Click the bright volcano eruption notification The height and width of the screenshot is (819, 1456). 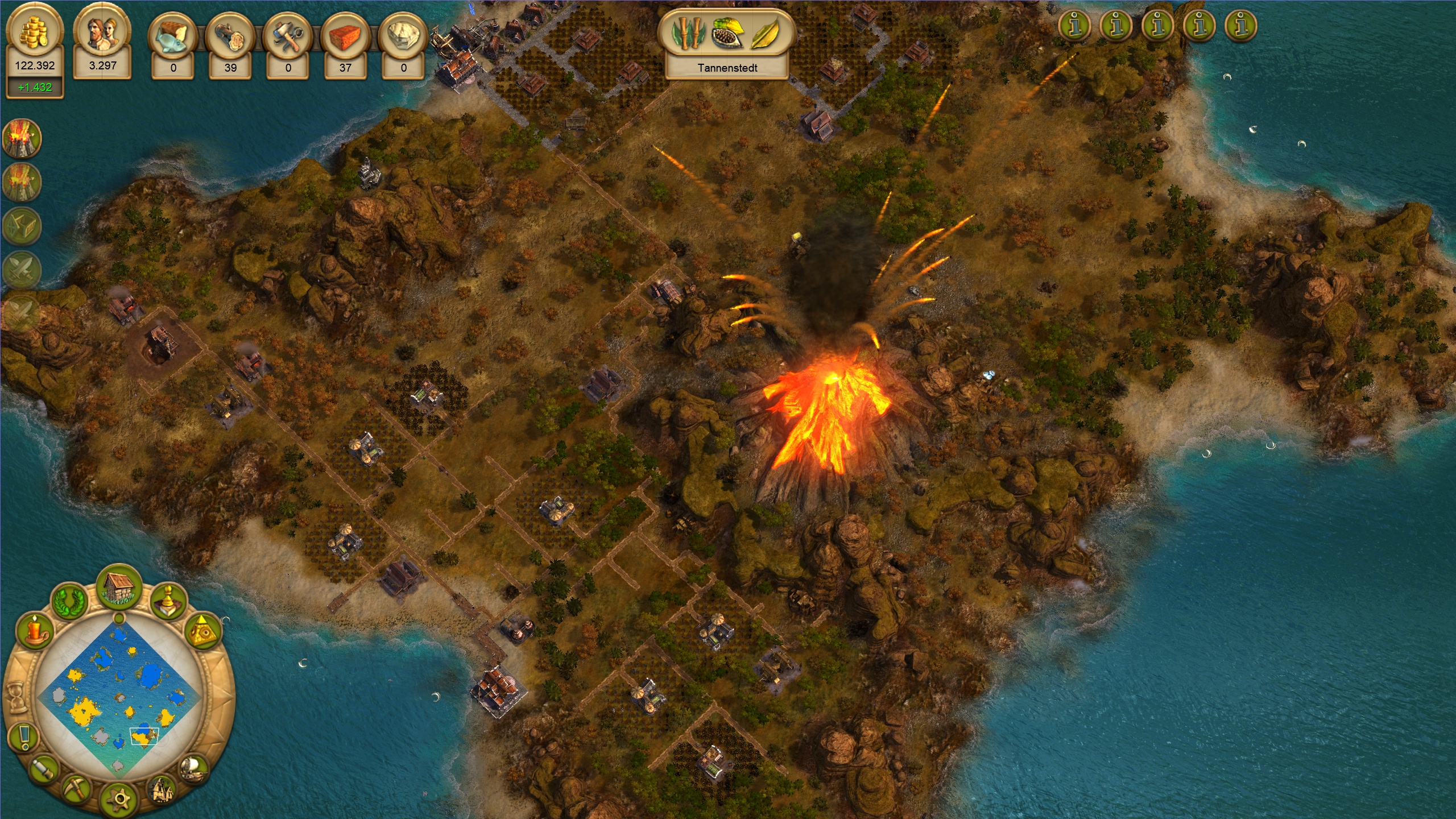point(22,138)
